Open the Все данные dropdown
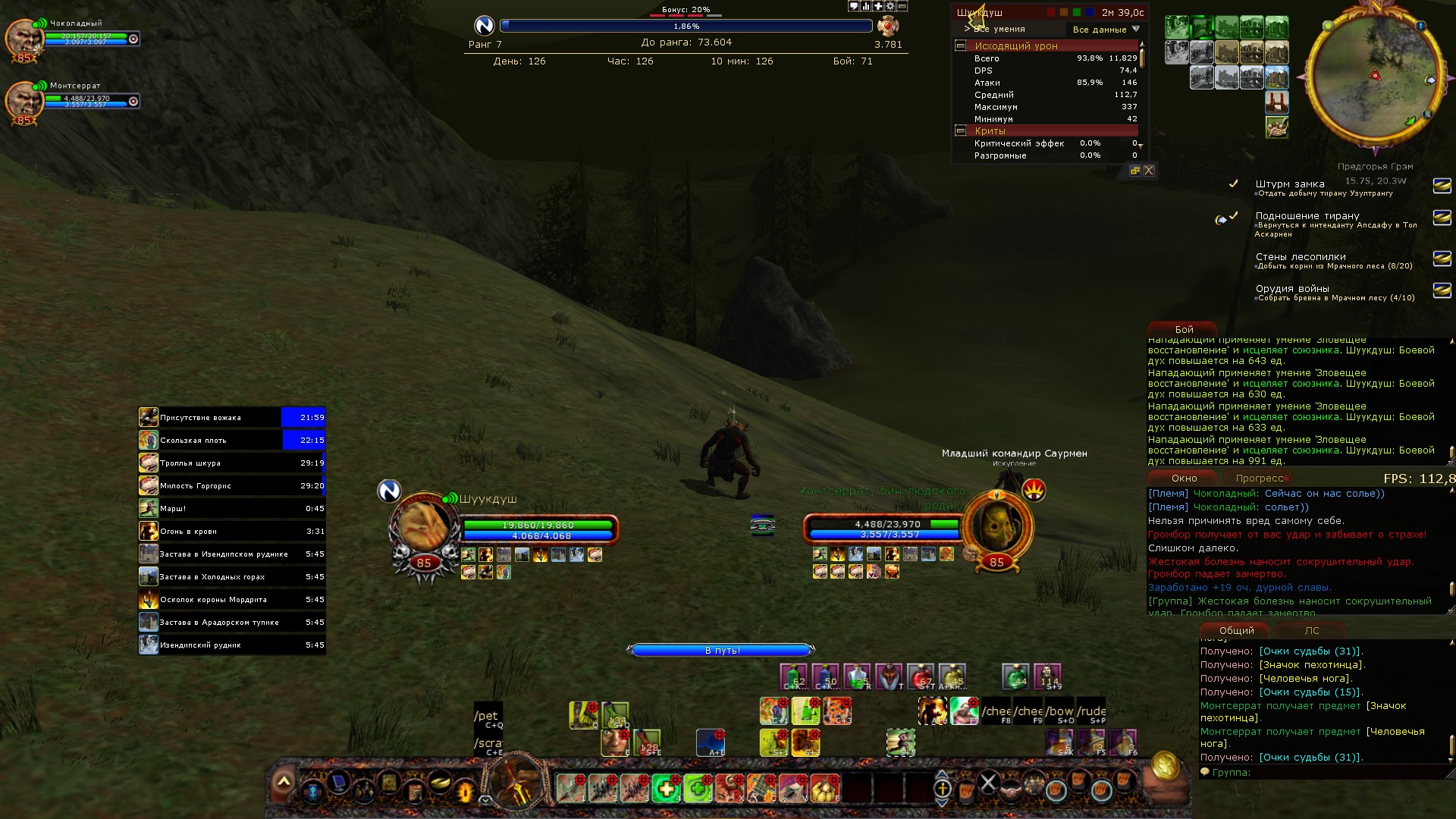This screenshot has height=819, width=1456. tap(1106, 30)
